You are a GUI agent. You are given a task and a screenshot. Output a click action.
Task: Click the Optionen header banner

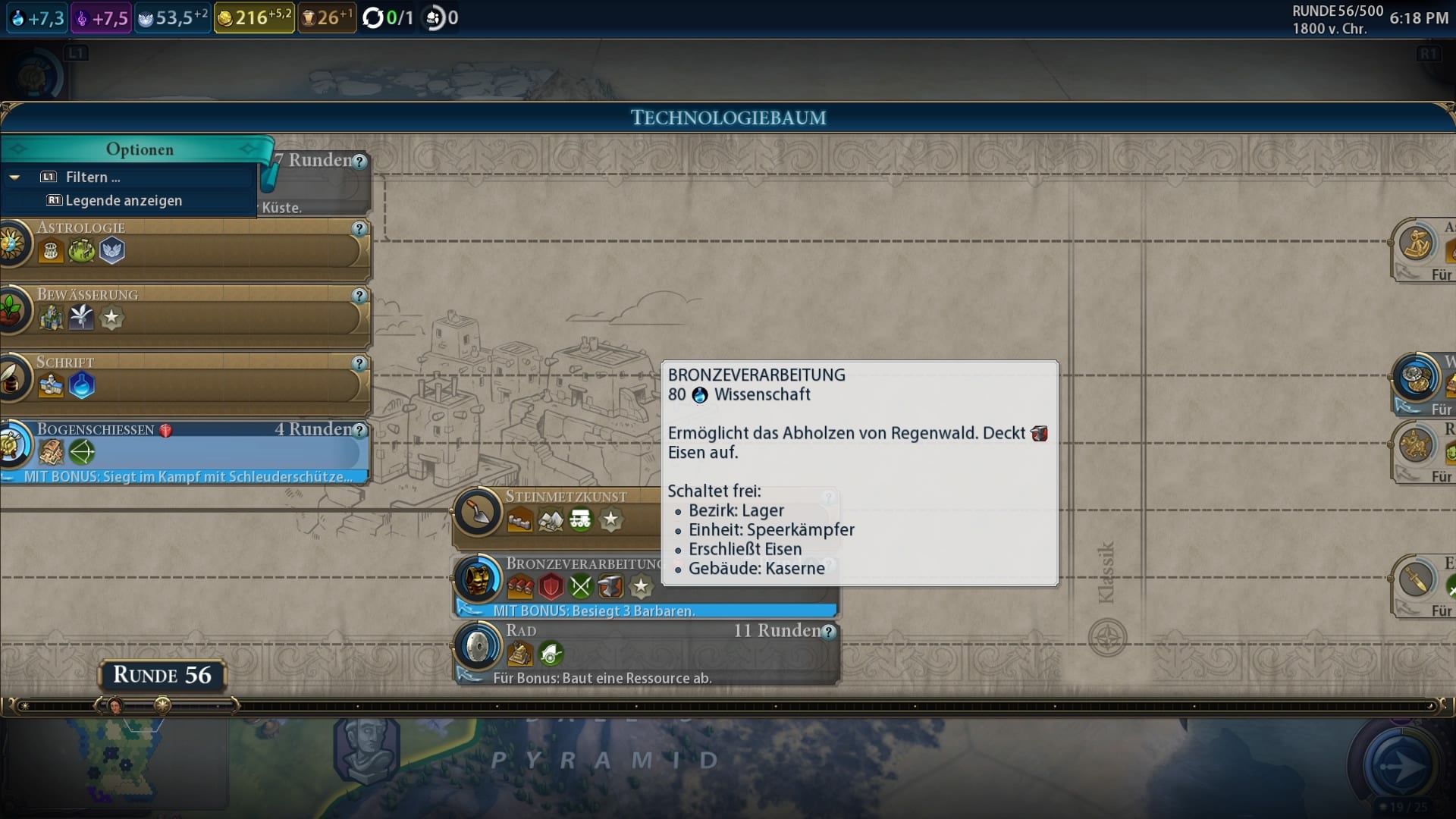140,149
